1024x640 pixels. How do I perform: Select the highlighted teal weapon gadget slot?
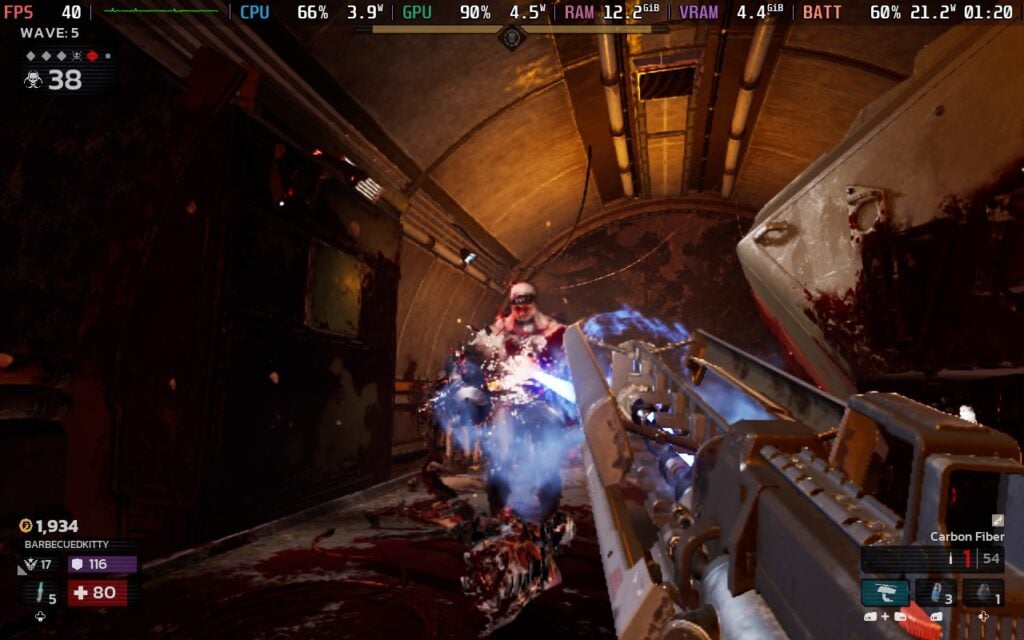coord(885,592)
